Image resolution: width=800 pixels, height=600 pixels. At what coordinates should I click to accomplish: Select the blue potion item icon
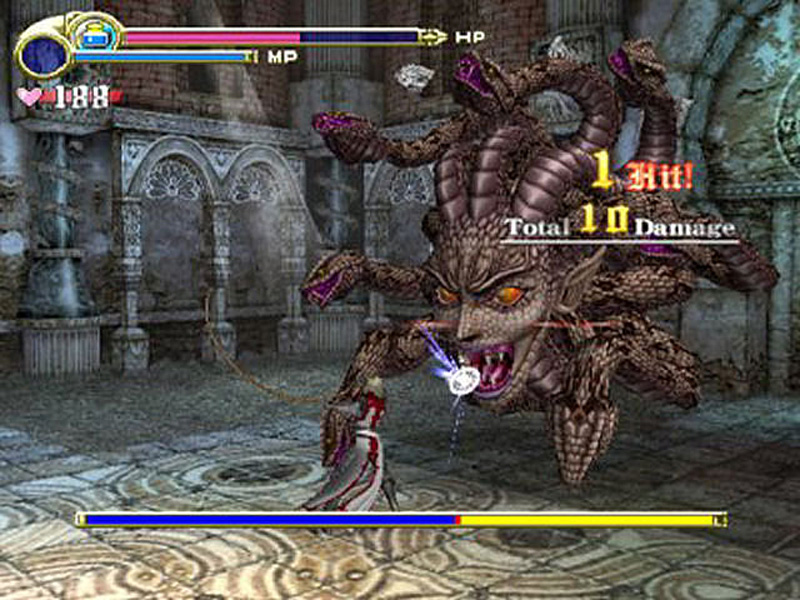[96, 35]
